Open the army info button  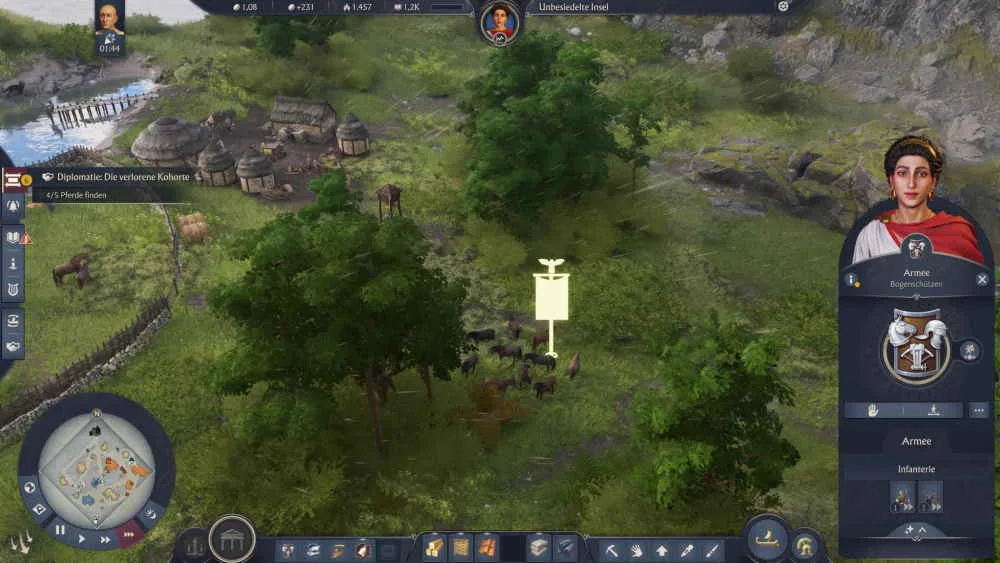[852, 280]
